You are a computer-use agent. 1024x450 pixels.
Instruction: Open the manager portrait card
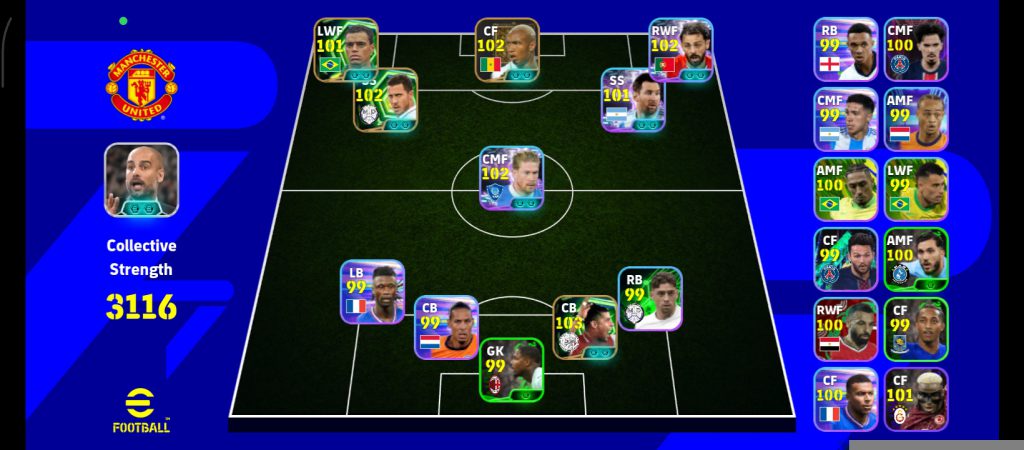coord(141,180)
